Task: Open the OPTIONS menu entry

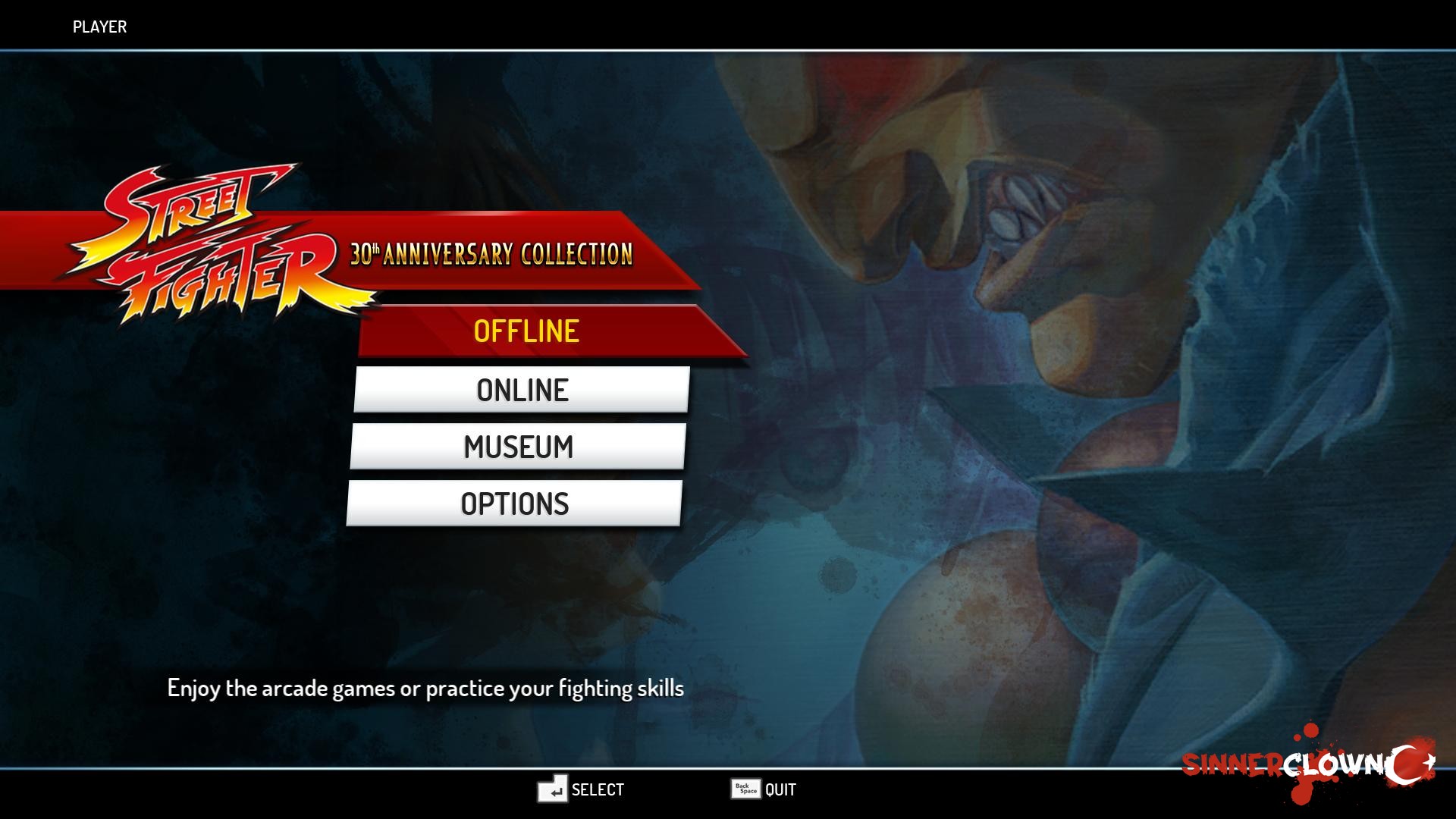Action: pos(516,503)
